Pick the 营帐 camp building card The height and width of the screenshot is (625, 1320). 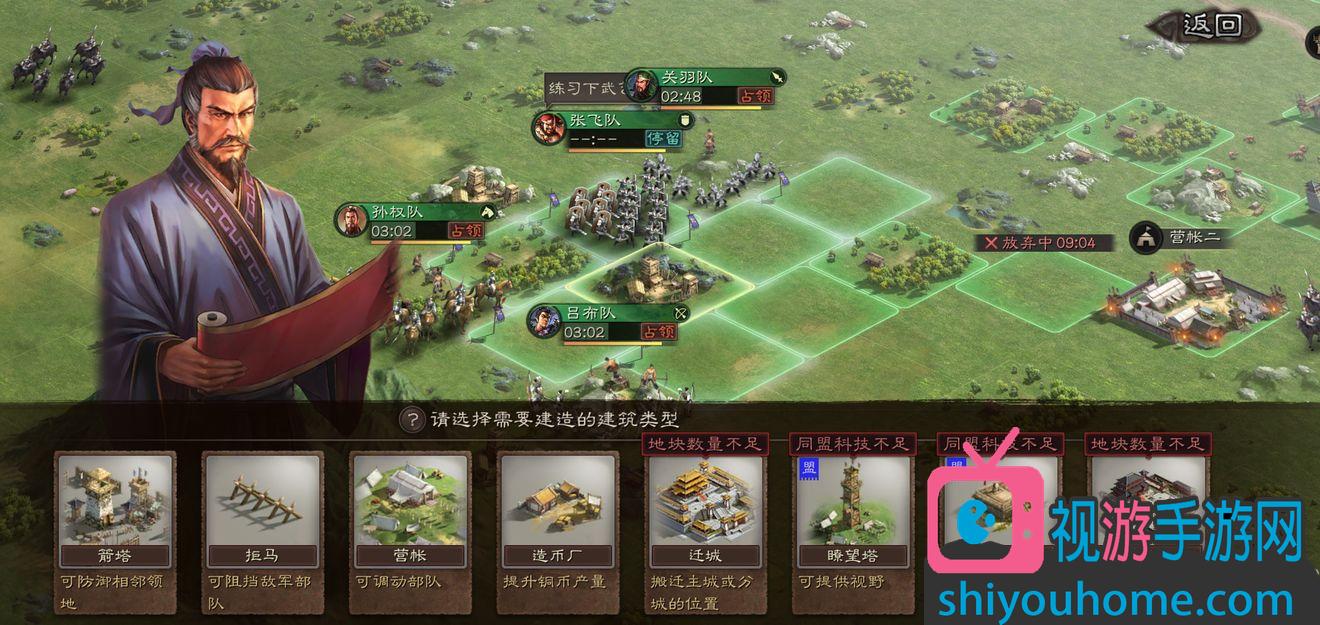[x=410, y=510]
